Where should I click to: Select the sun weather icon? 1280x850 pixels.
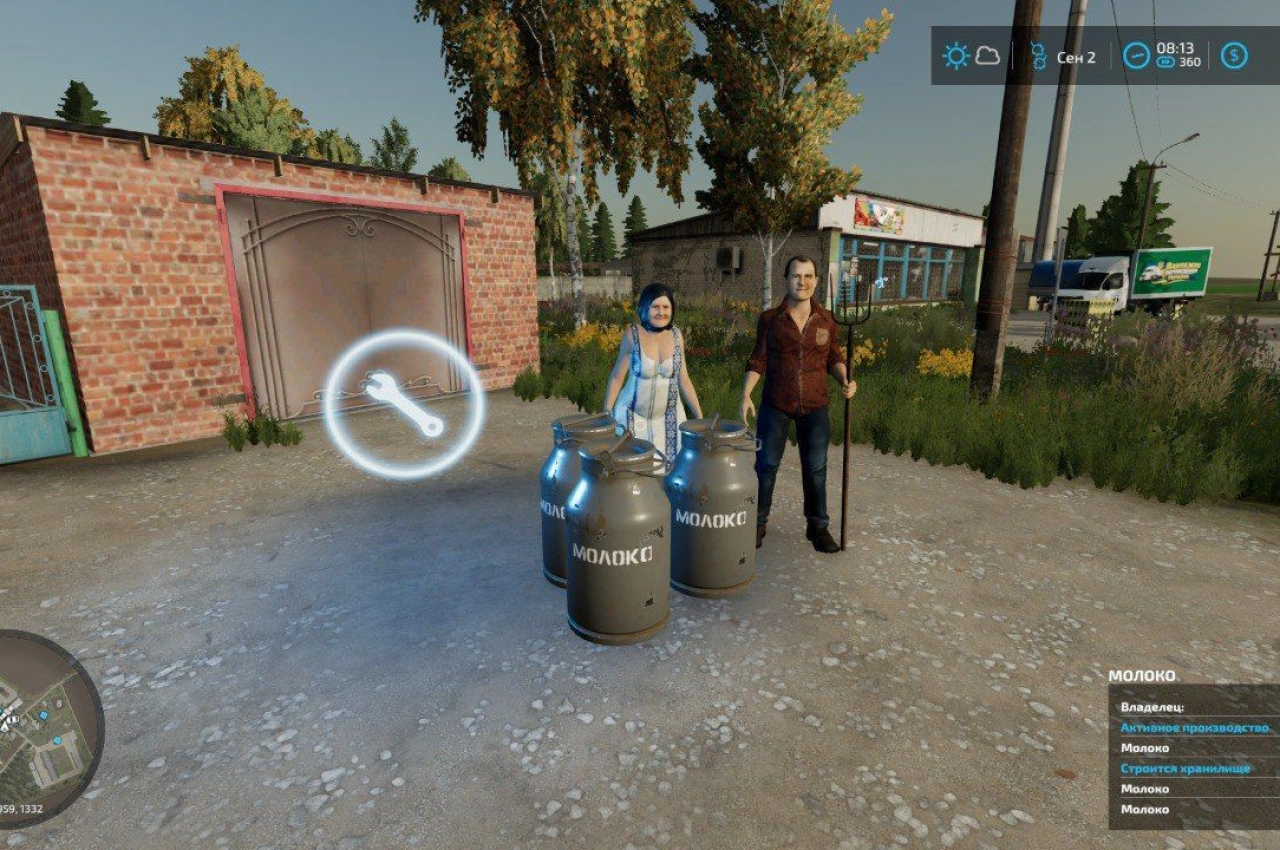(x=956, y=56)
